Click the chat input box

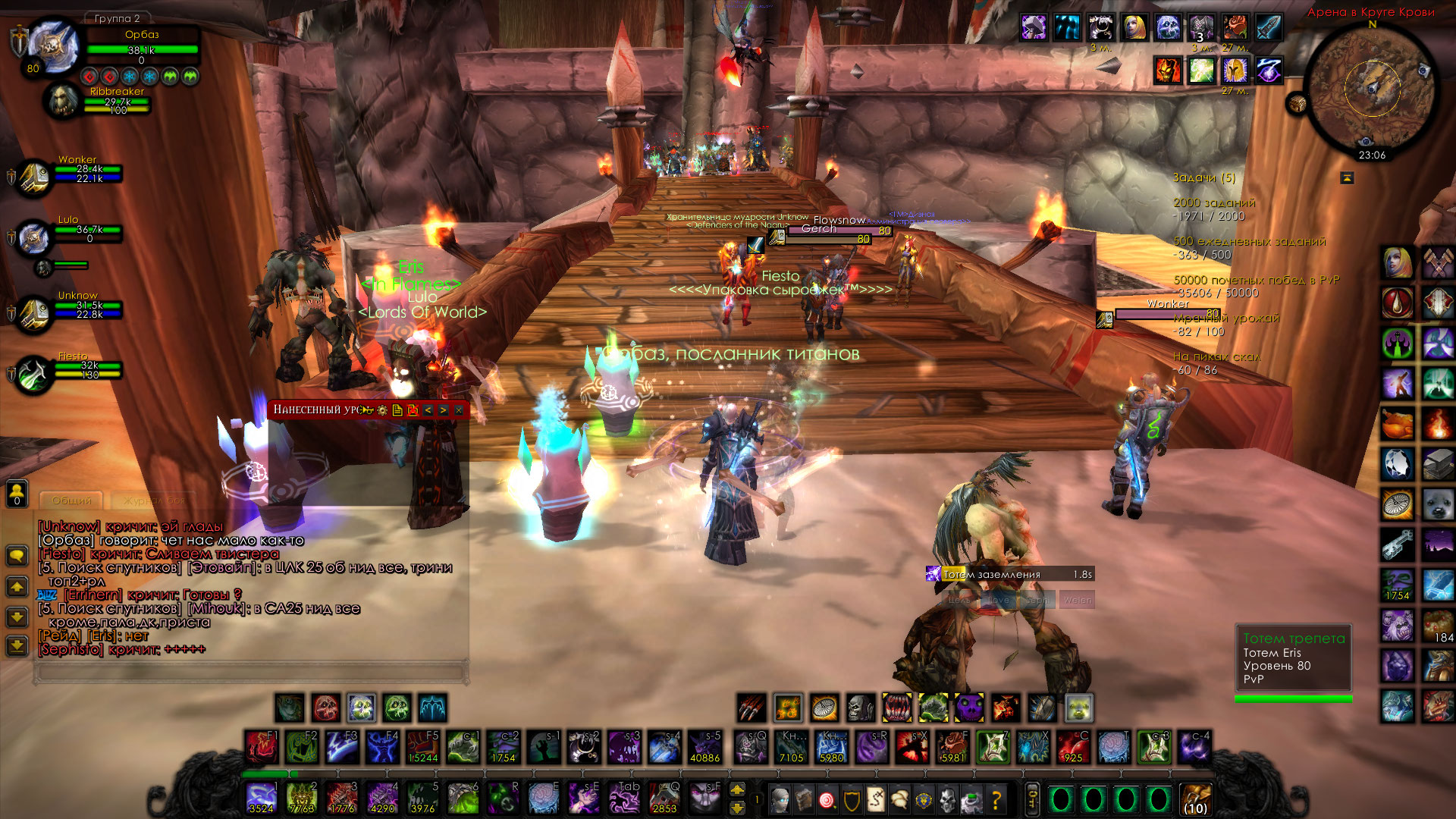[x=250, y=673]
